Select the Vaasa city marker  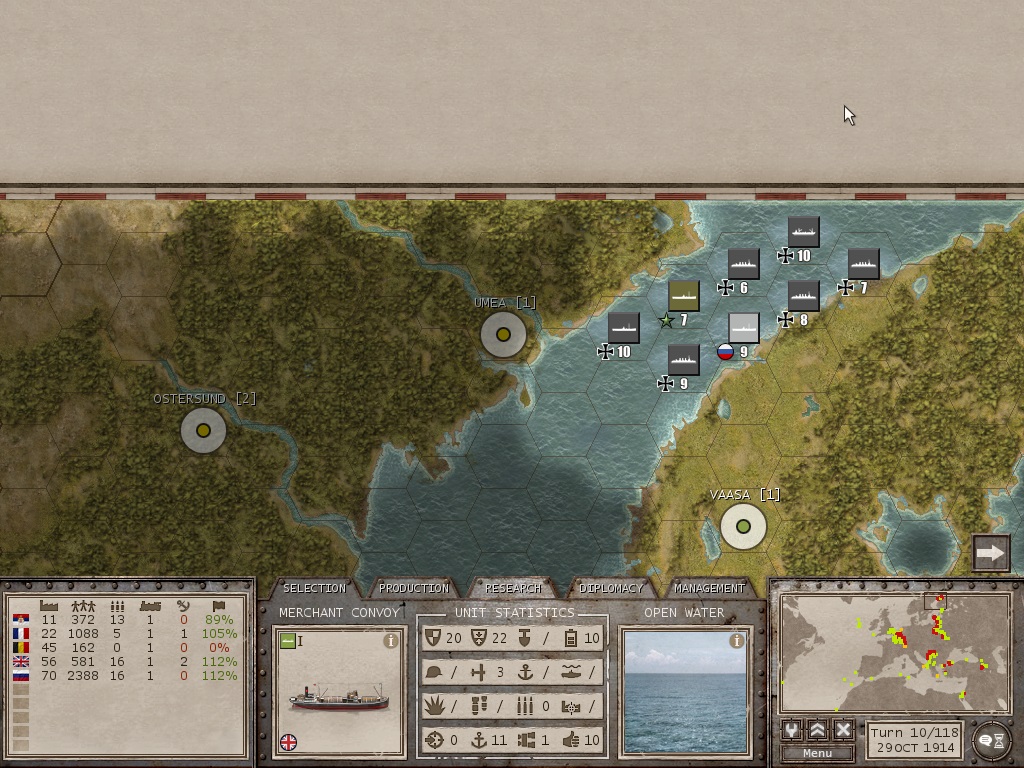(743, 527)
